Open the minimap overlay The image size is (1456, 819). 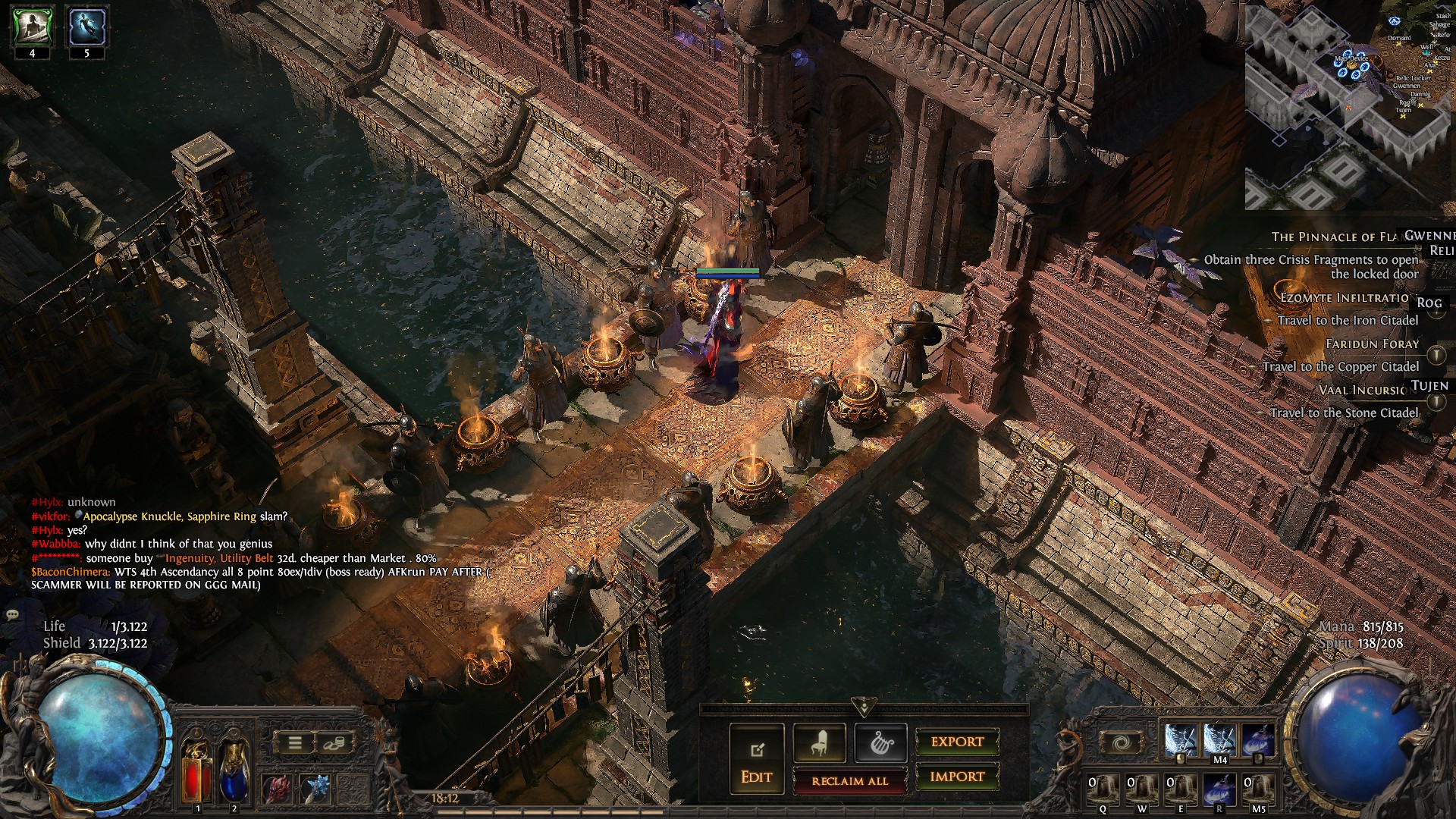(1348, 106)
